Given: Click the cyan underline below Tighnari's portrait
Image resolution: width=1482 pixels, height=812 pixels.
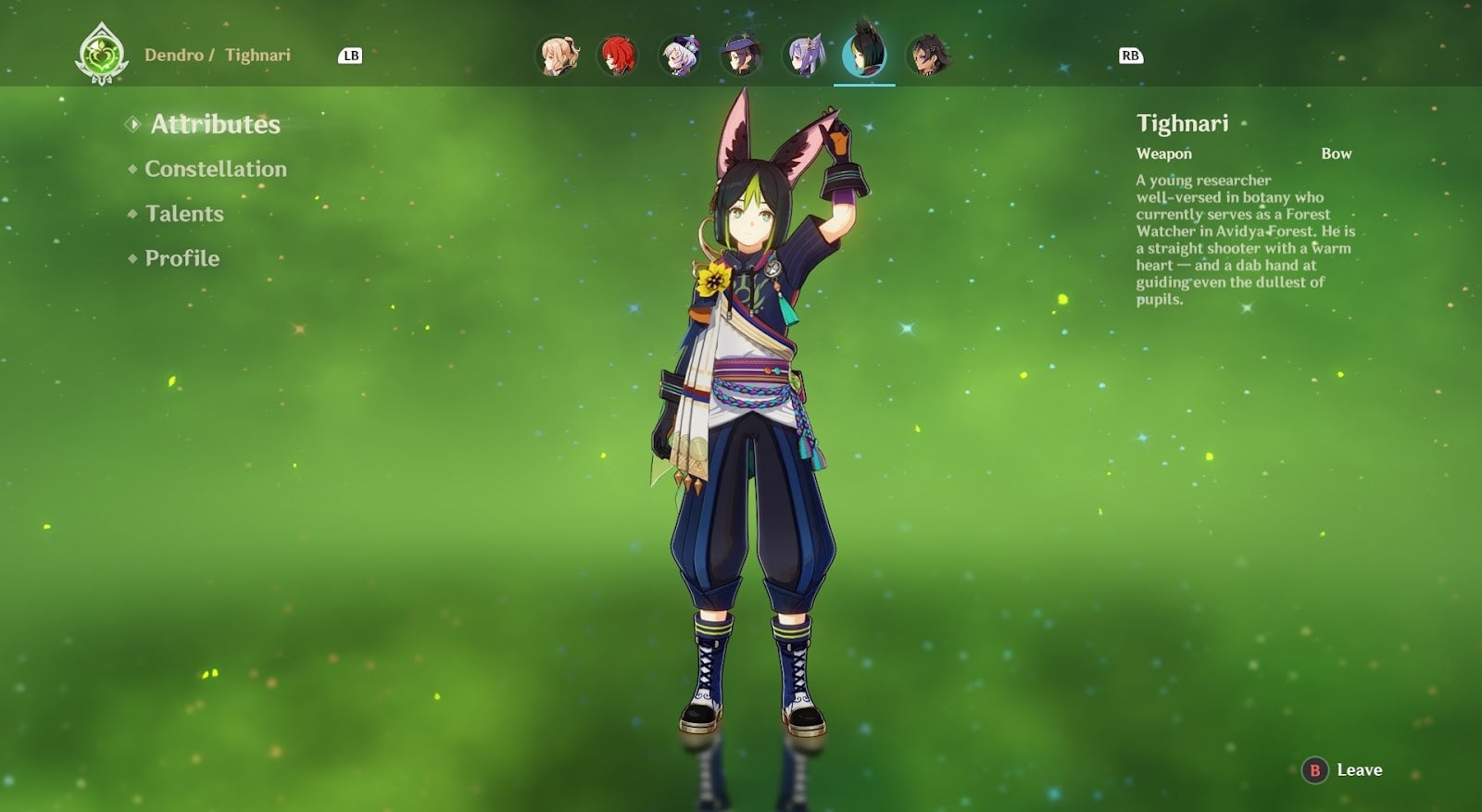Looking at the screenshot, I should pyautogui.click(x=864, y=84).
